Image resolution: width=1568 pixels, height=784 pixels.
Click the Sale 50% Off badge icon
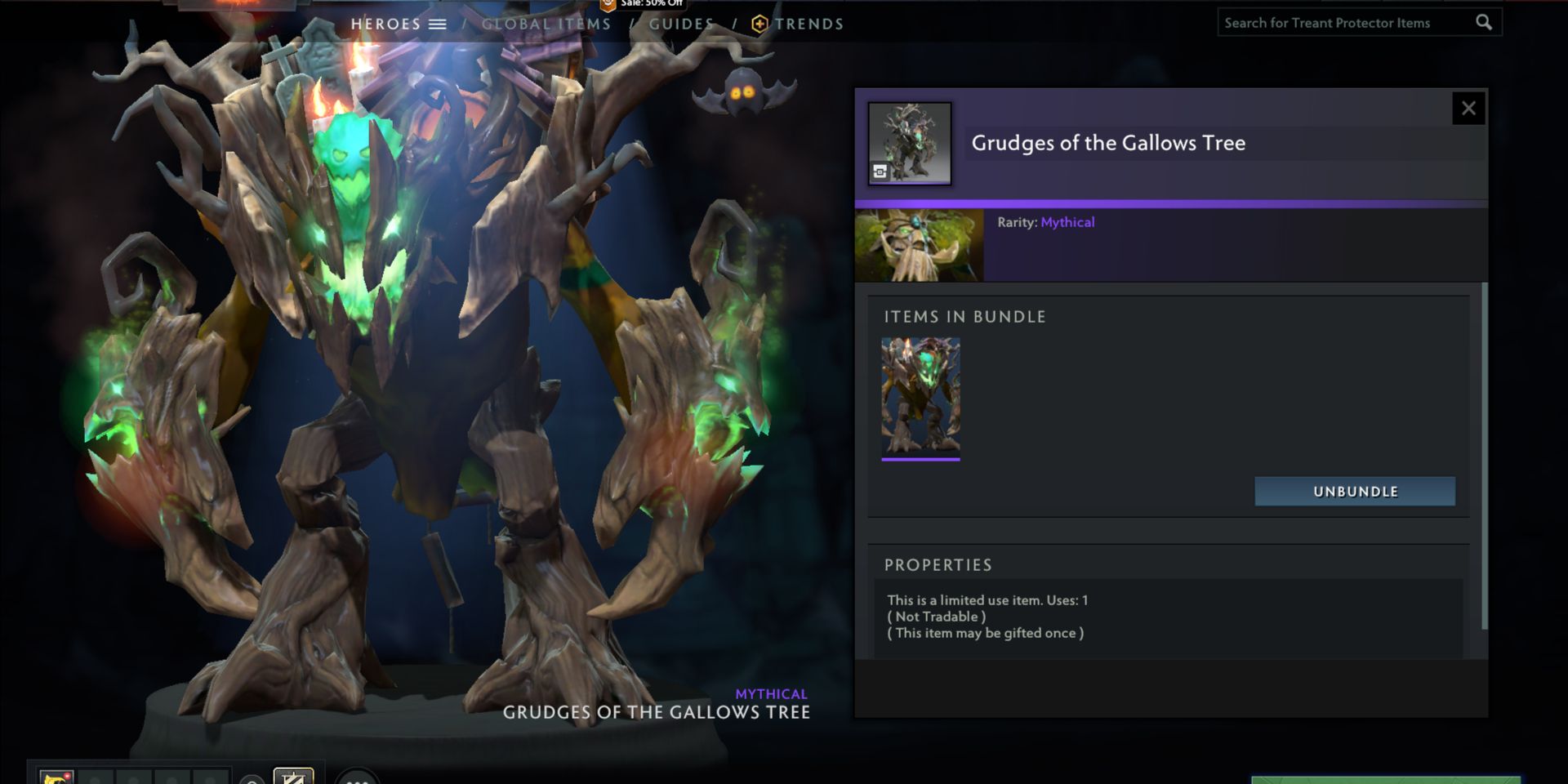tap(608, 6)
